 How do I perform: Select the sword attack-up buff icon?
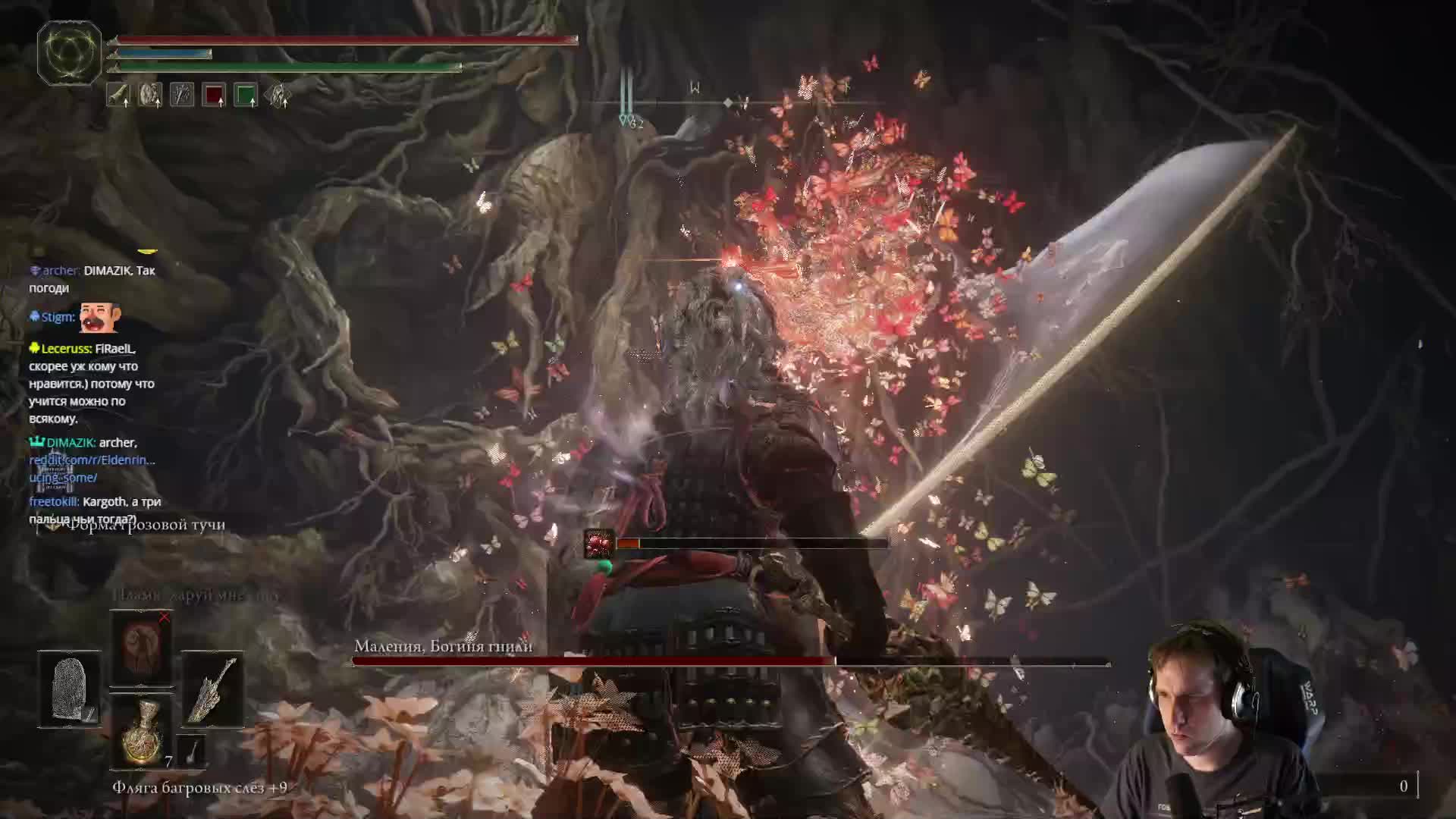pos(118,95)
